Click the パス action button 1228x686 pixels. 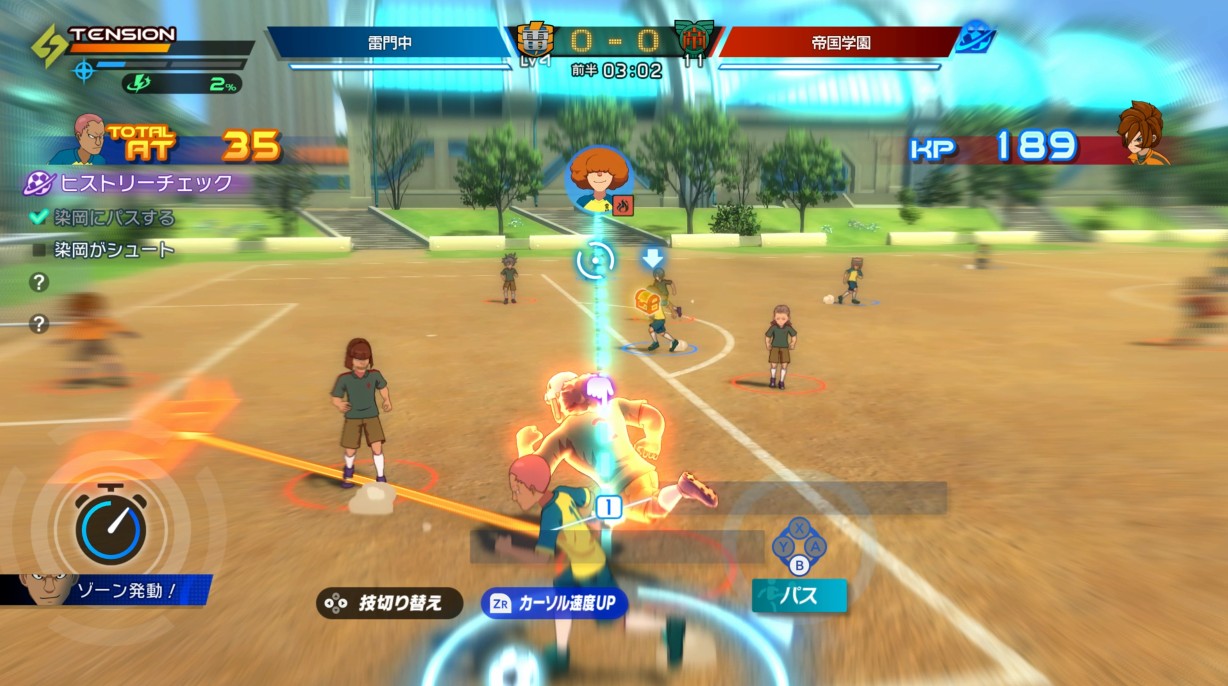click(x=799, y=597)
